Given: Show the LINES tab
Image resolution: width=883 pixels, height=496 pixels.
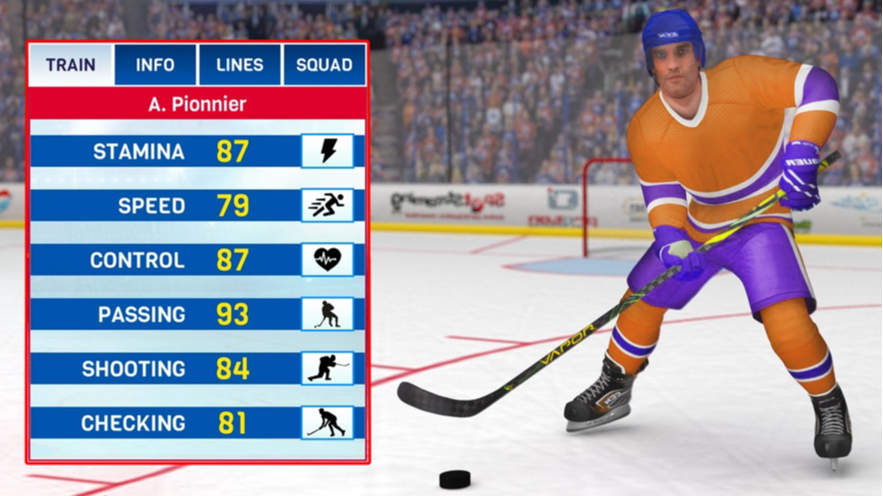Looking at the screenshot, I should click(240, 65).
